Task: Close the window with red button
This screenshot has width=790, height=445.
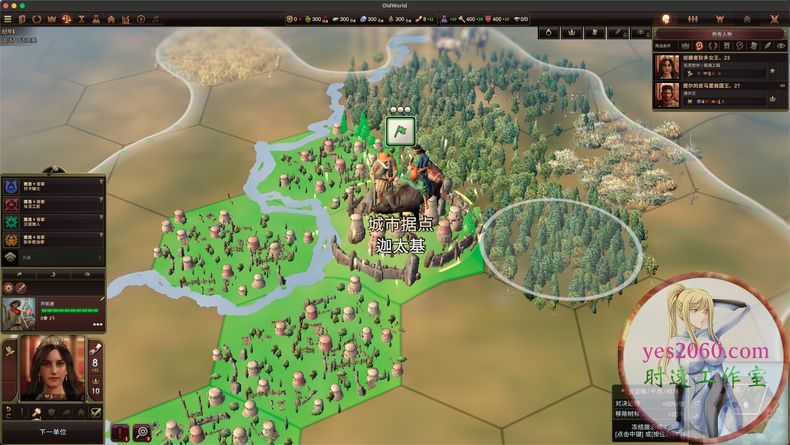Action: point(7,5)
